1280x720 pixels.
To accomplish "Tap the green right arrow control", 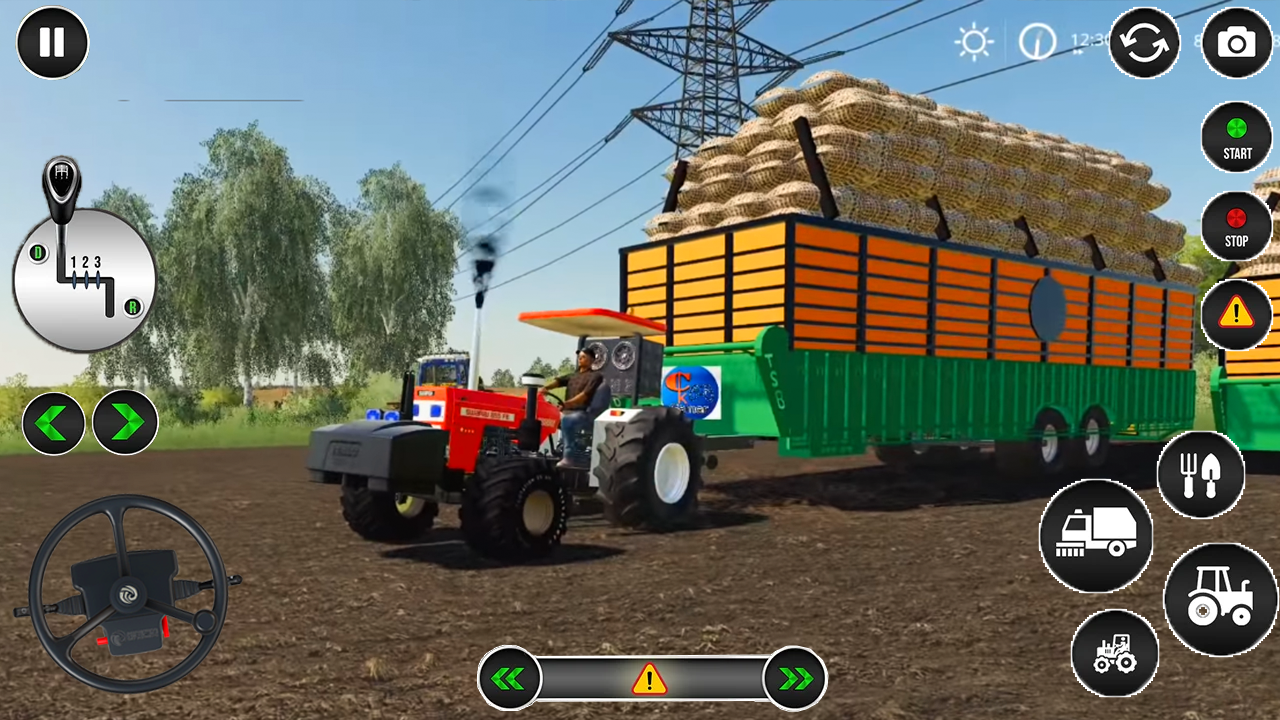I will (x=124, y=422).
